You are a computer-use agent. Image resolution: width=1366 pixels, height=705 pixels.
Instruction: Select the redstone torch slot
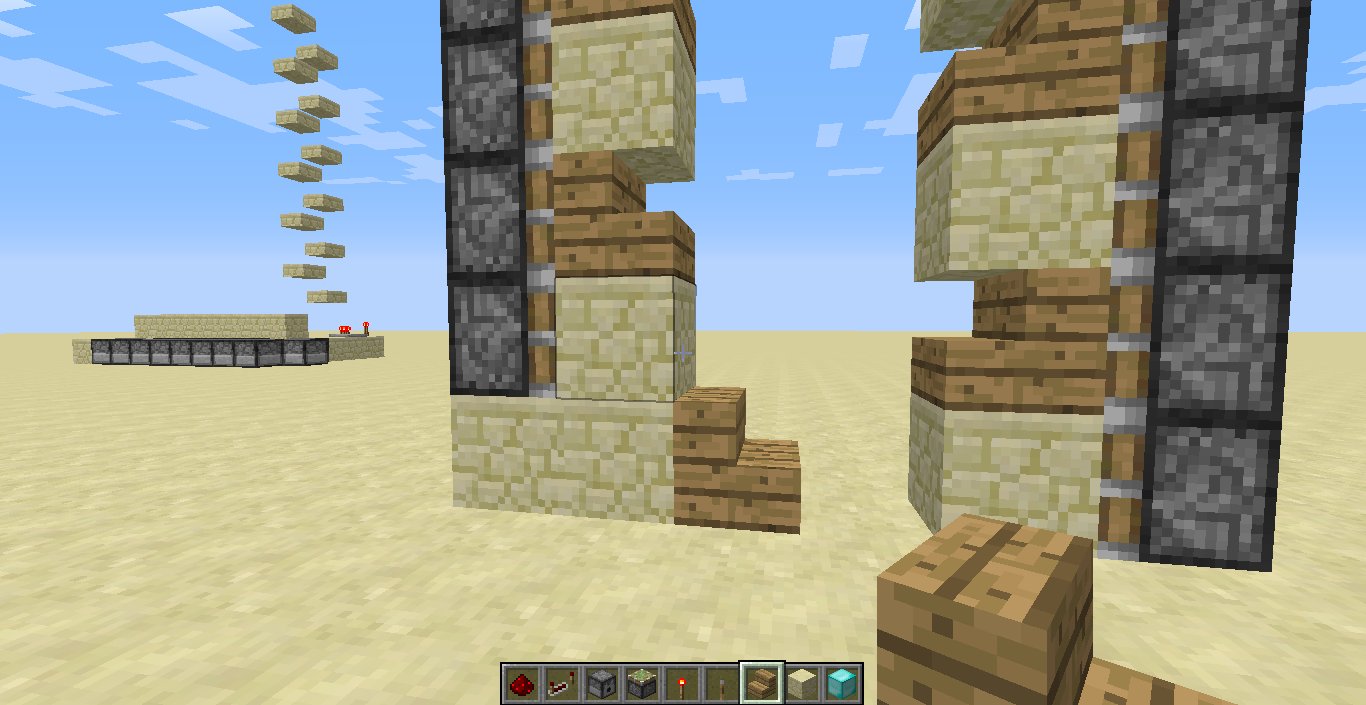point(680,684)
